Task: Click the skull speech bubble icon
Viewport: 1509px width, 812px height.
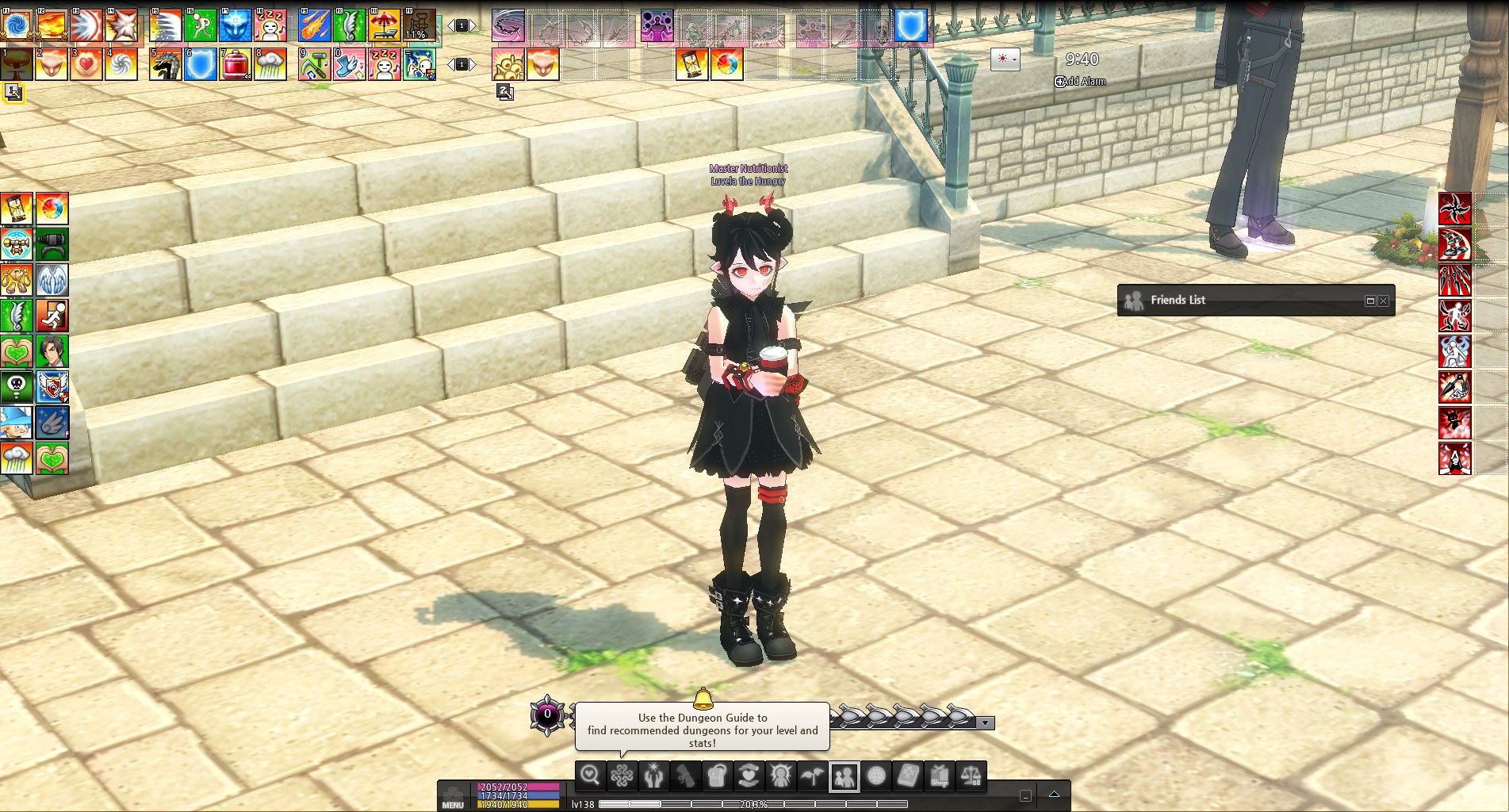Action: pyautogui.click(x=17, y=386)
